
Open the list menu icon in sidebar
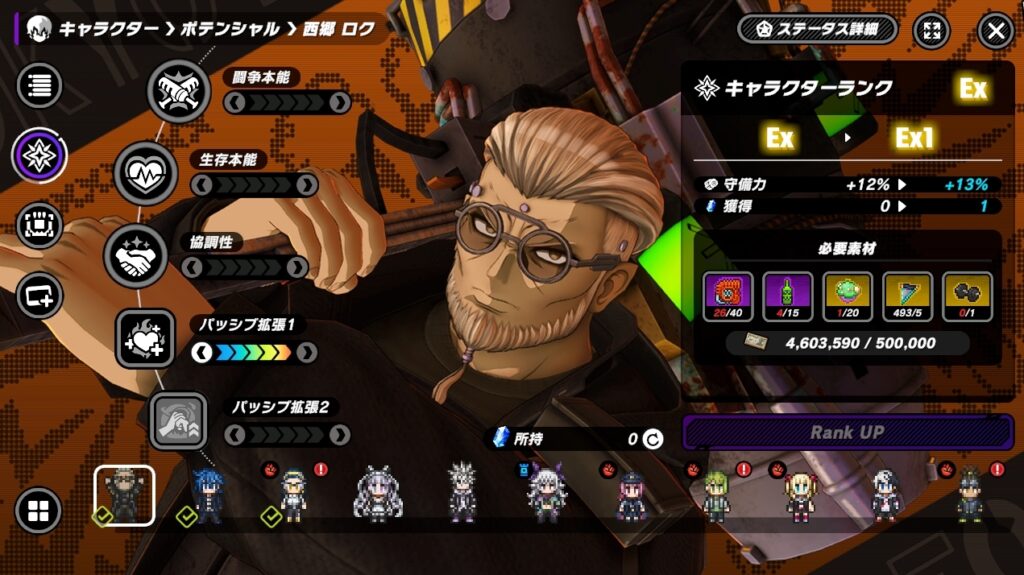pos(40,85)
